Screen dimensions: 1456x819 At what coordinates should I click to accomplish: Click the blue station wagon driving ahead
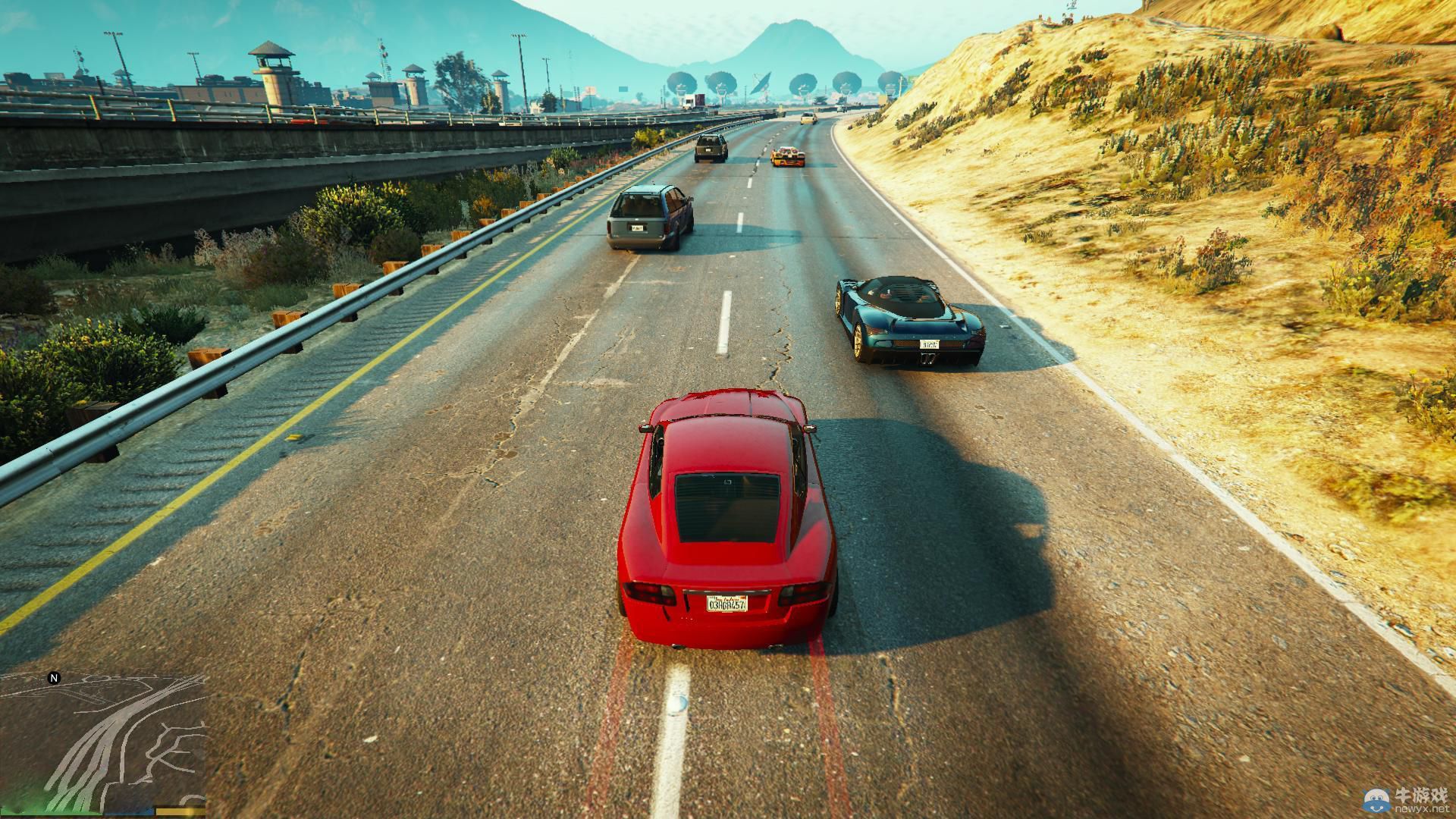click(x=652, y=216)
